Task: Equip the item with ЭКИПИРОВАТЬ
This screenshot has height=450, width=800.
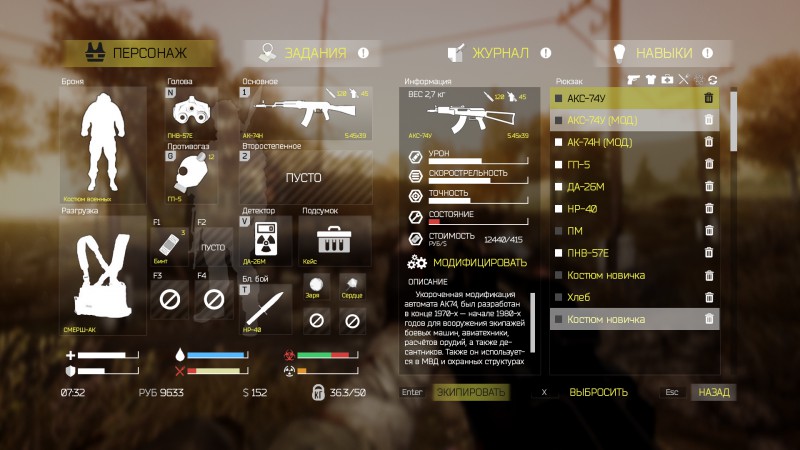Action: pyautogui.click(x=471, y=392)
